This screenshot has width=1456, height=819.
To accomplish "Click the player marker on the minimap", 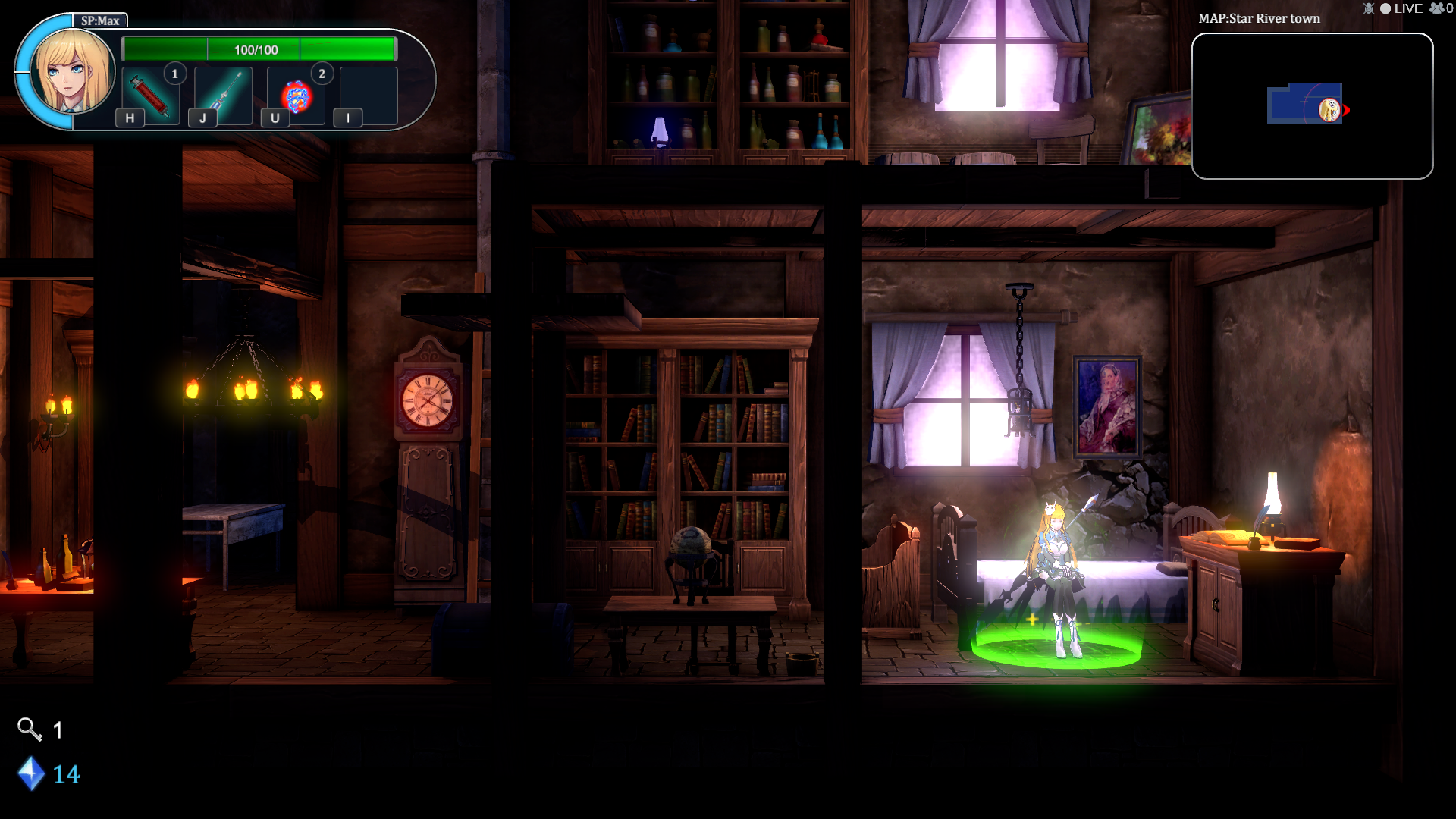I will tap(1329, 109).
